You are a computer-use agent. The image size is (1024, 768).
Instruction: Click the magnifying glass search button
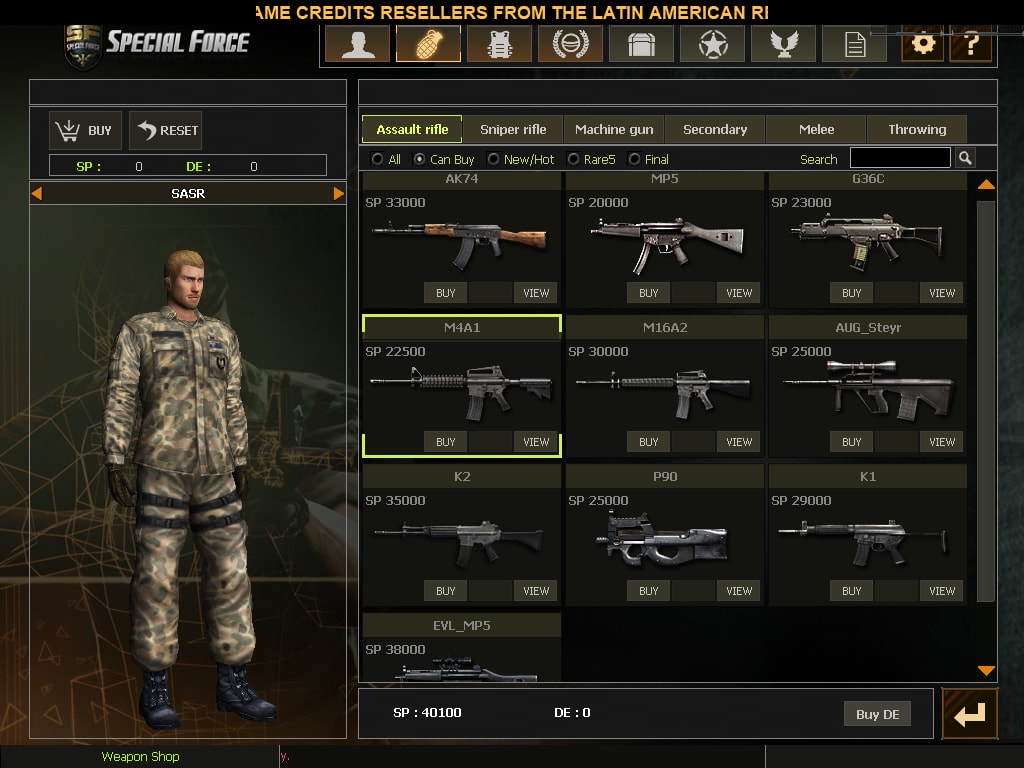(965, 158)
